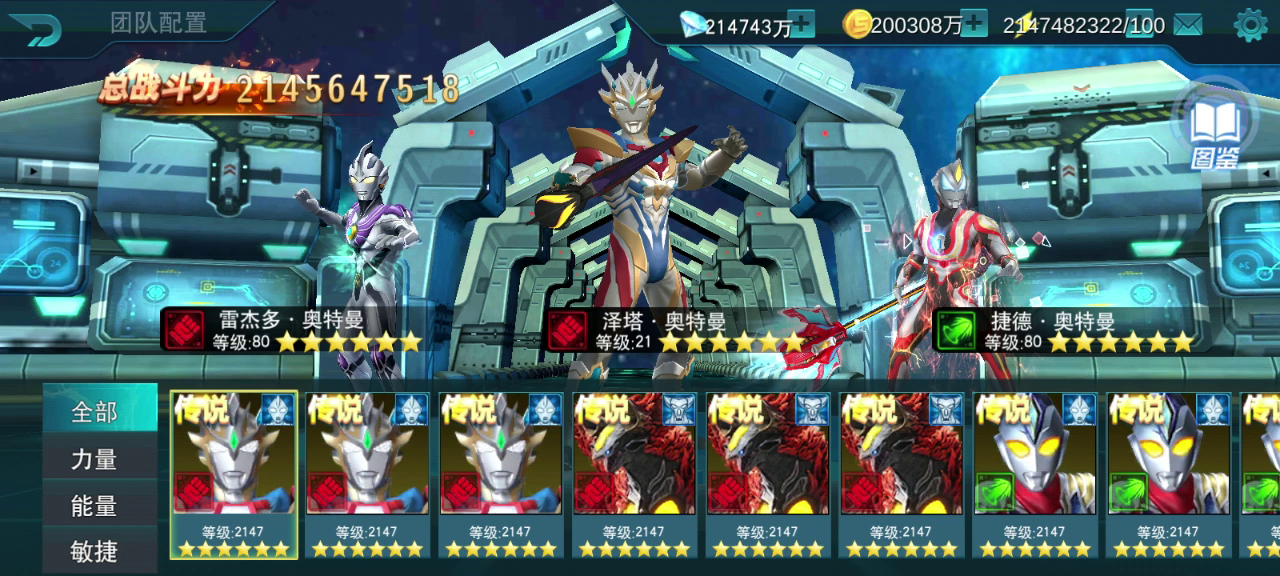Switch to the 敏捷 tab

95,551
